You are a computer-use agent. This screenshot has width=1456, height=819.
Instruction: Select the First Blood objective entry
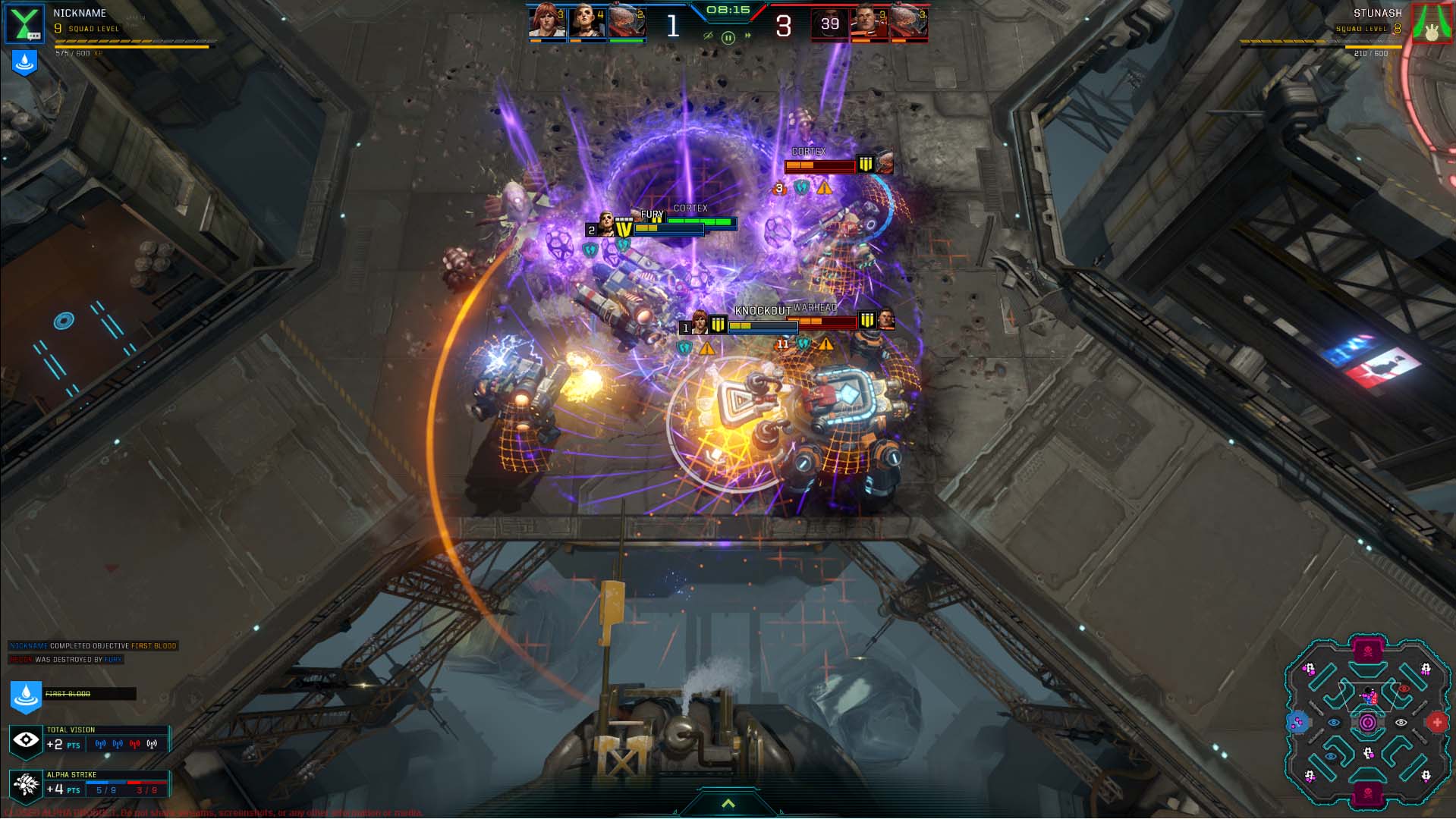point(72,694)
